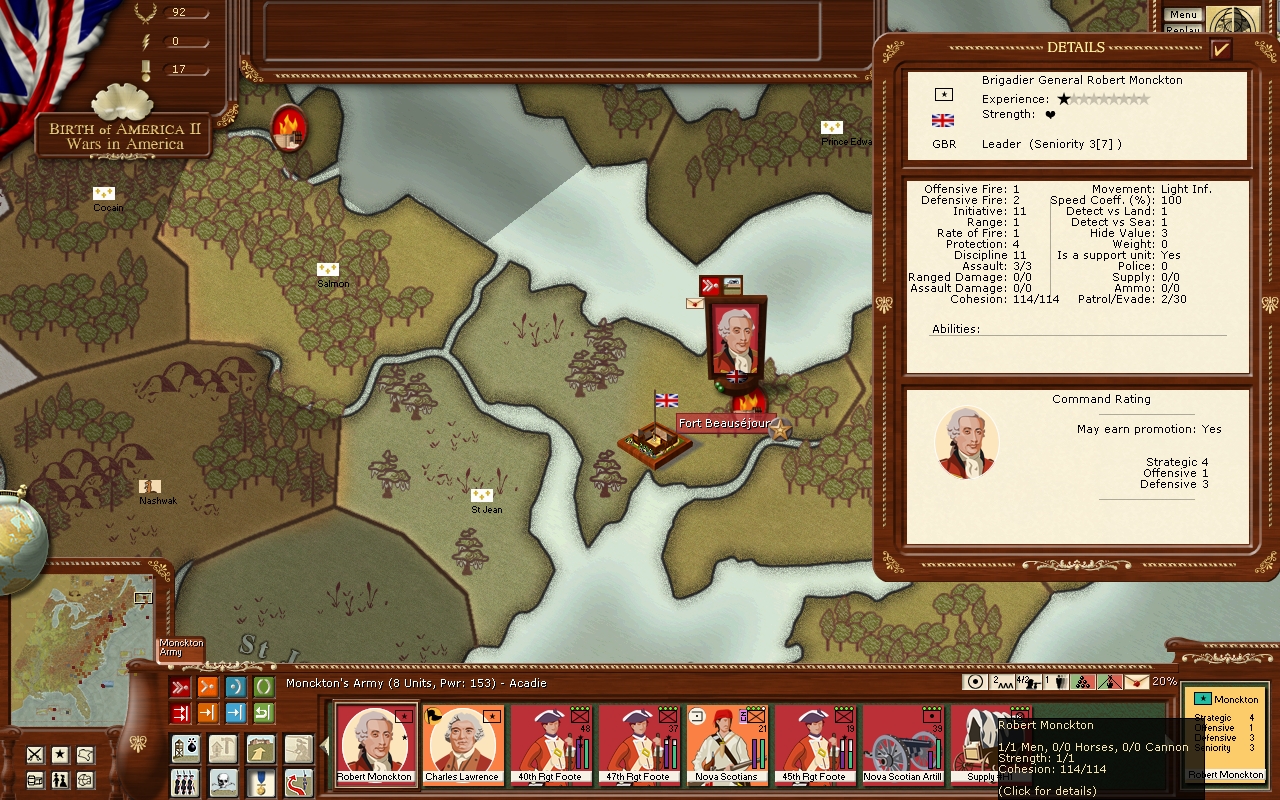This screenshot has width=1280, height=800.
Task: Select the Charles Lawrence leader card
Action: (x=462, y=744)
